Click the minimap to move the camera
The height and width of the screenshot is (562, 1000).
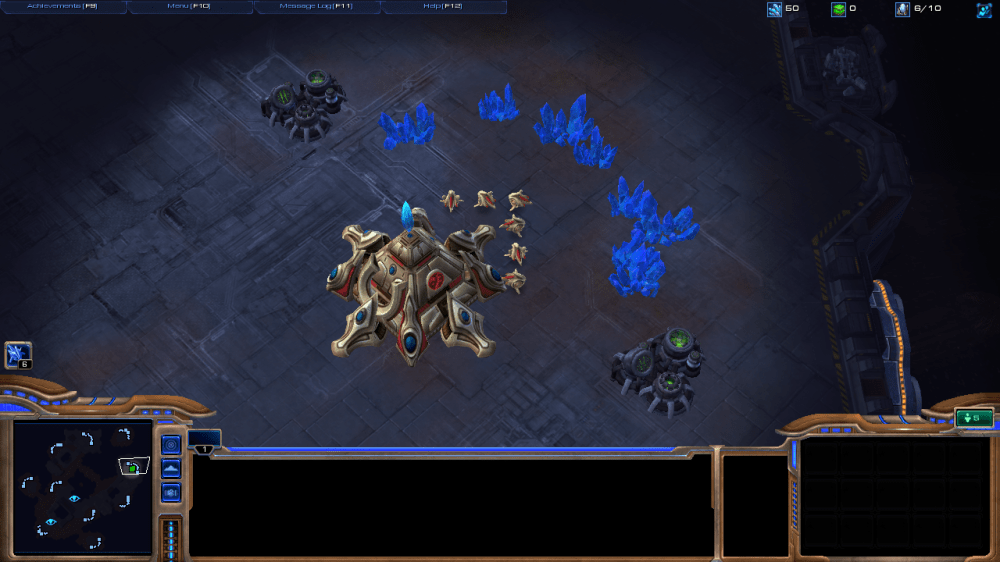pyautogui.click(x=82, y=488)
